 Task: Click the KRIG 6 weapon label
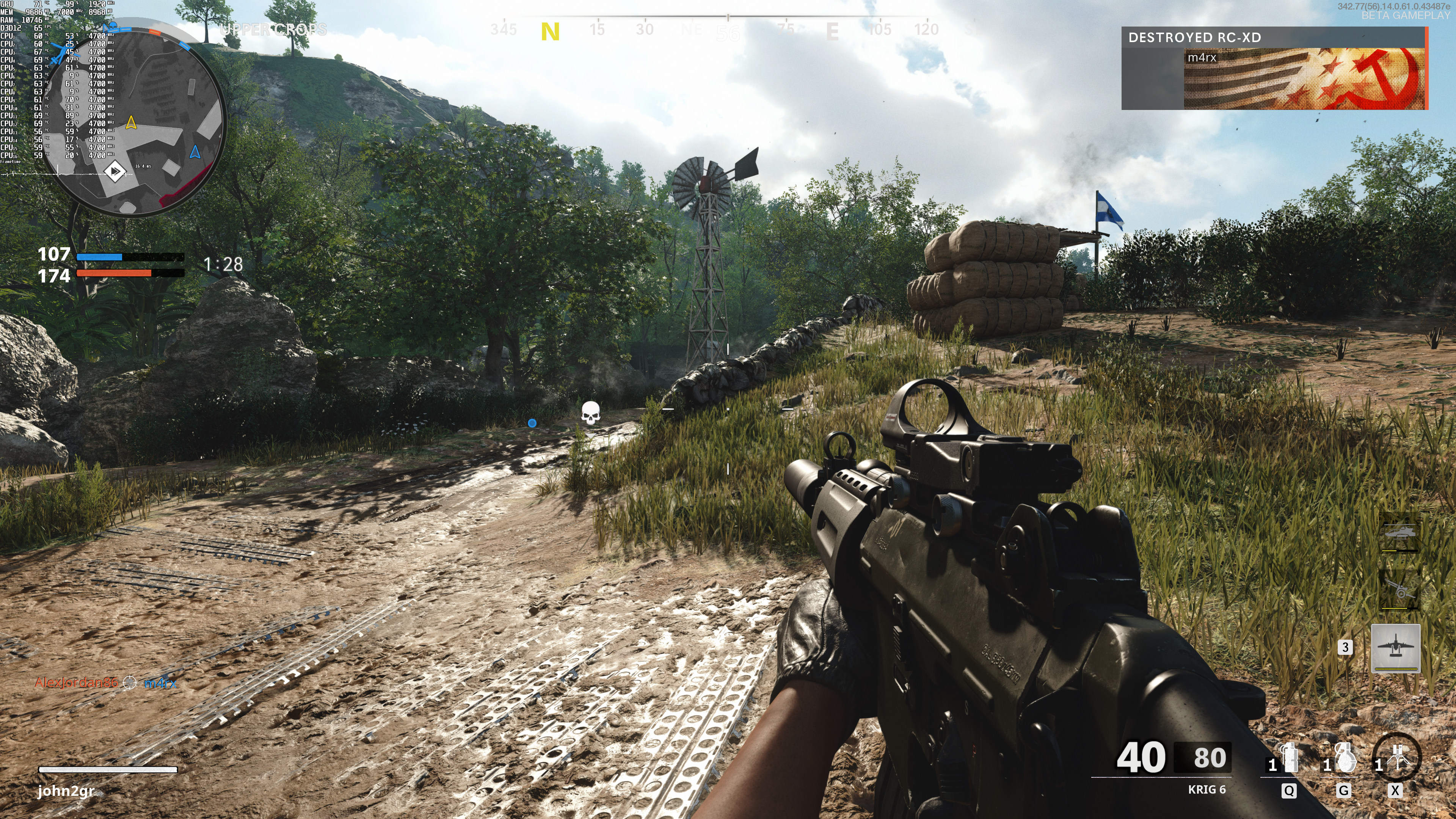(x=1206, y=789)
